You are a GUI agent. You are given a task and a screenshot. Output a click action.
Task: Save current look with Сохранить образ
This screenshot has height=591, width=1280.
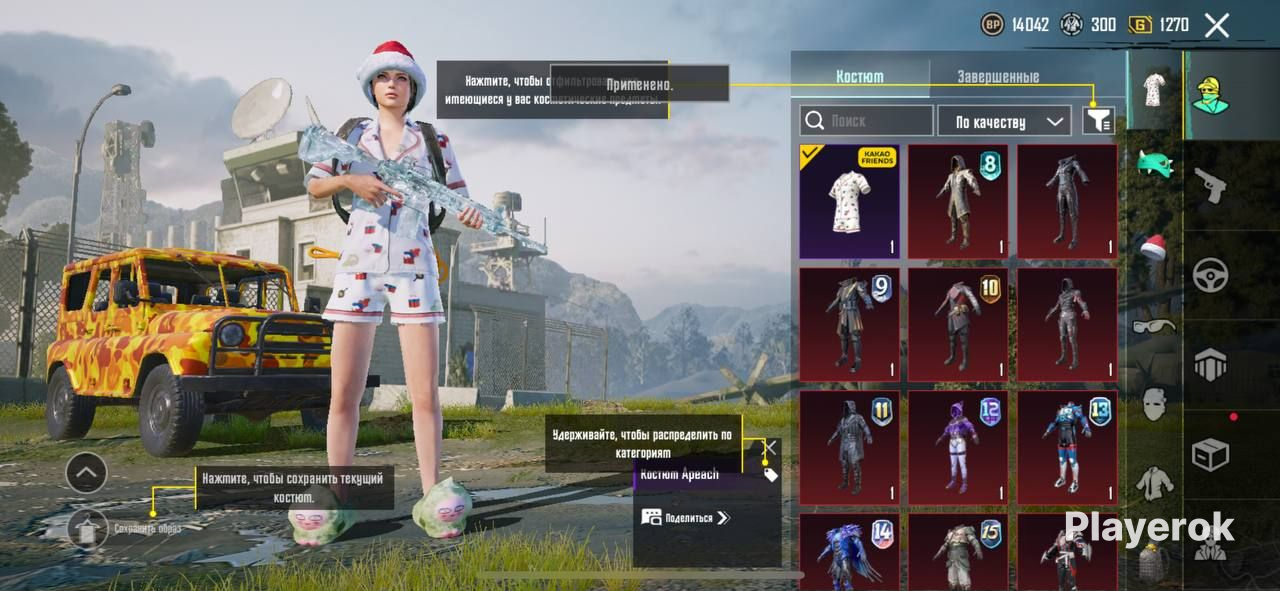88,527
